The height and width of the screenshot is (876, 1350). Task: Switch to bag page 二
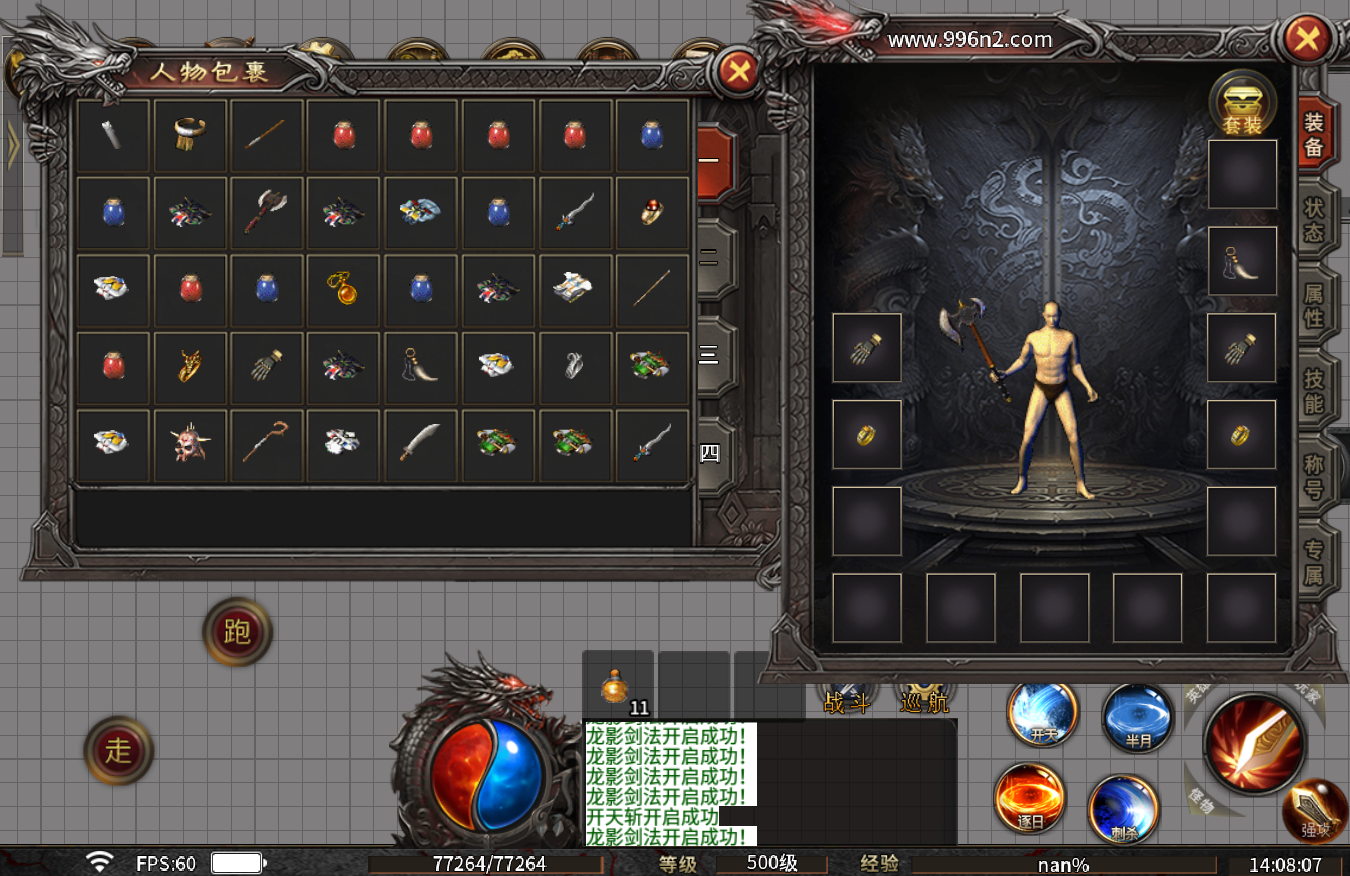(x=710, y=260)
